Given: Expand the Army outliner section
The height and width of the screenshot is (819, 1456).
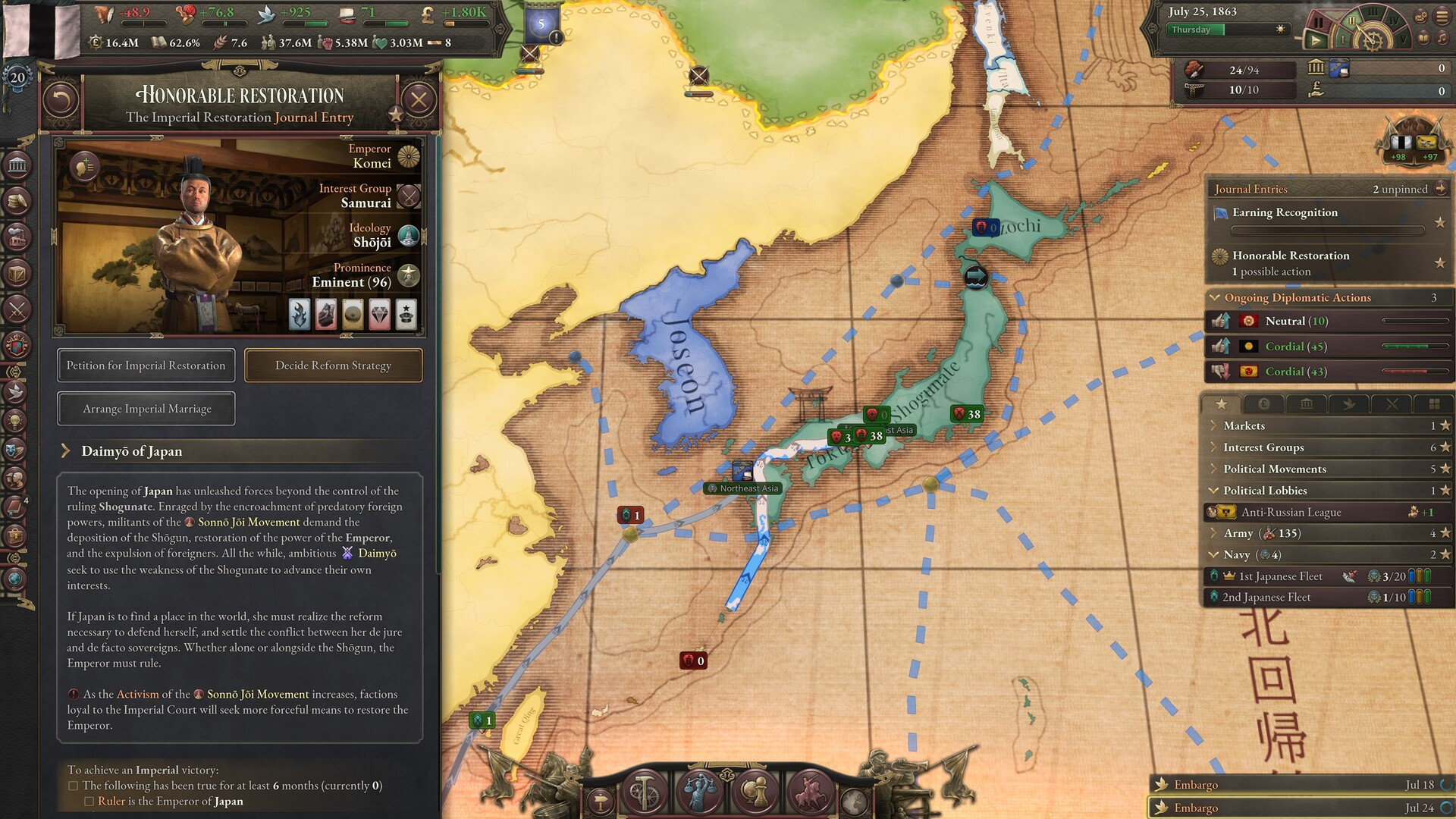Looking at the screenshot, I should [1238, 533].
